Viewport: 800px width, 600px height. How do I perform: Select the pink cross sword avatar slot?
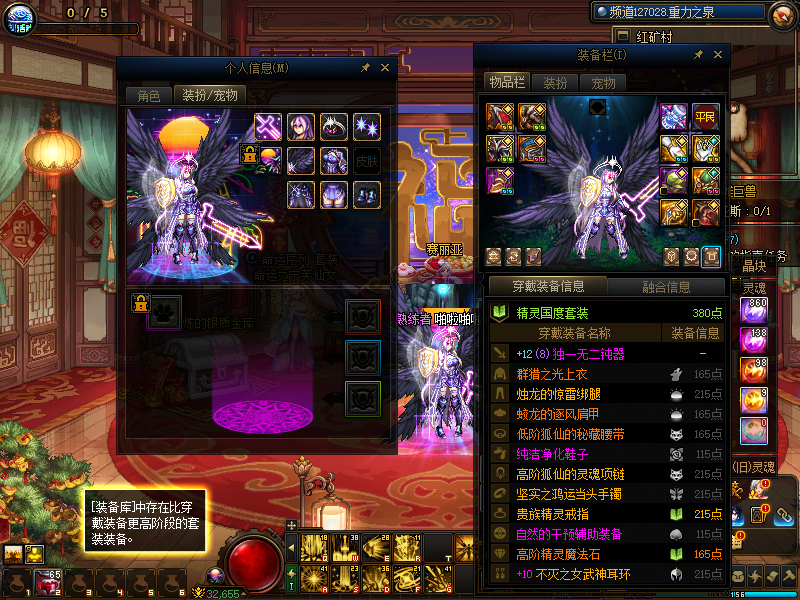(x=269, y=127)
